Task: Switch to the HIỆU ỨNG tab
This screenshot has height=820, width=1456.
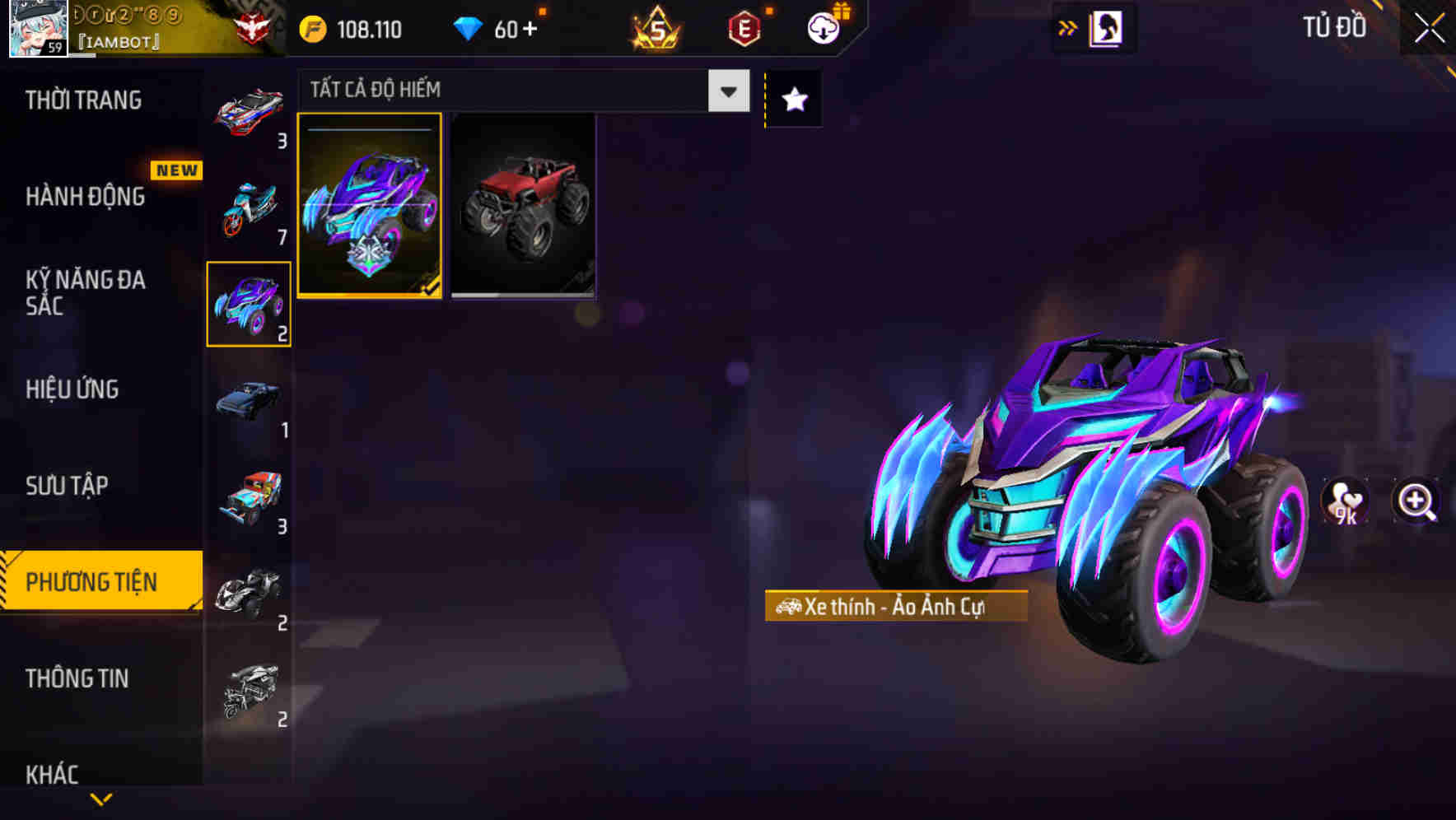Action: pyautogui.click(x=74, y=389)
